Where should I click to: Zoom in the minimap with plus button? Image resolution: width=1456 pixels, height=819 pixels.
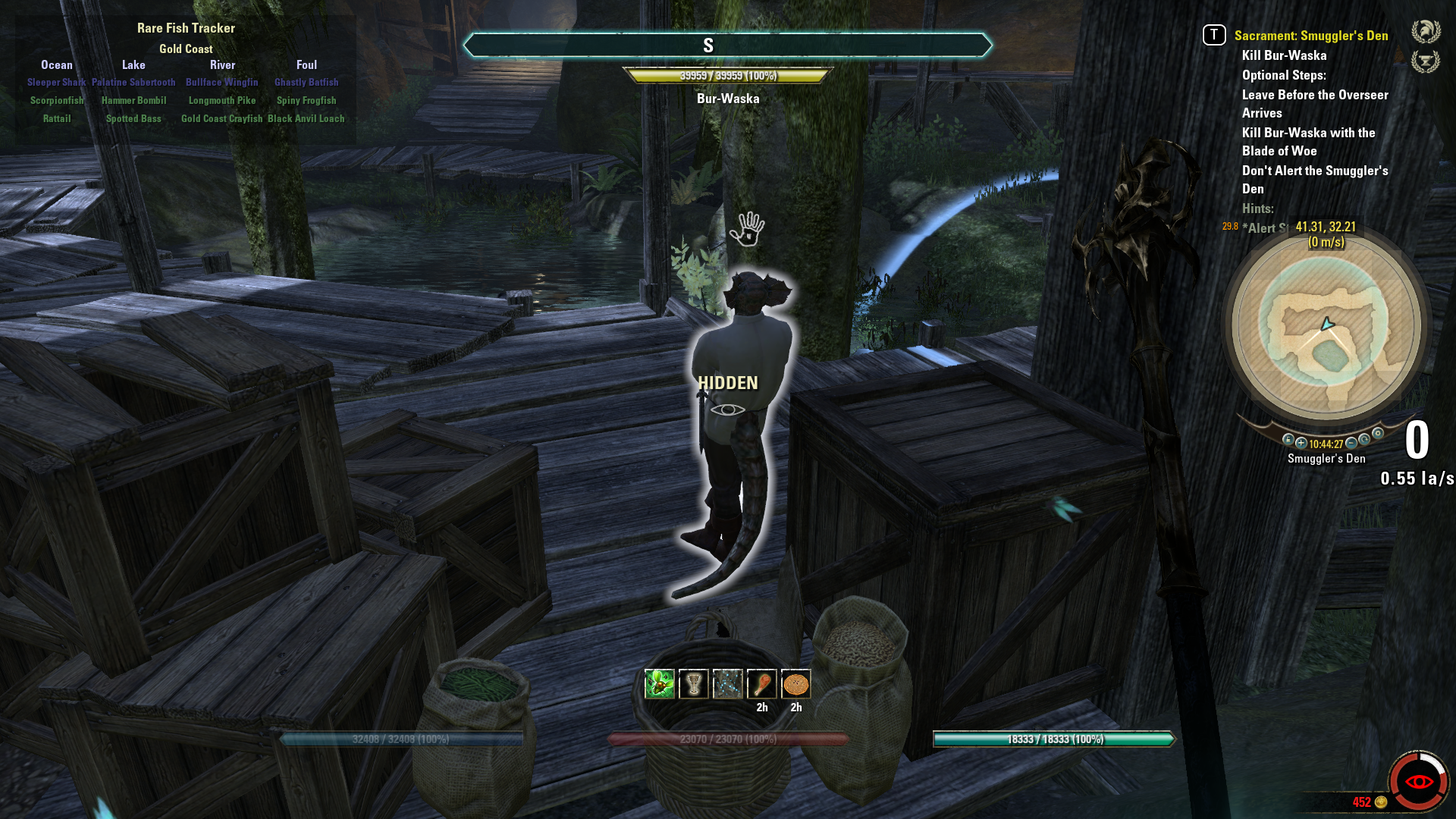click(x=1301, y=443)
